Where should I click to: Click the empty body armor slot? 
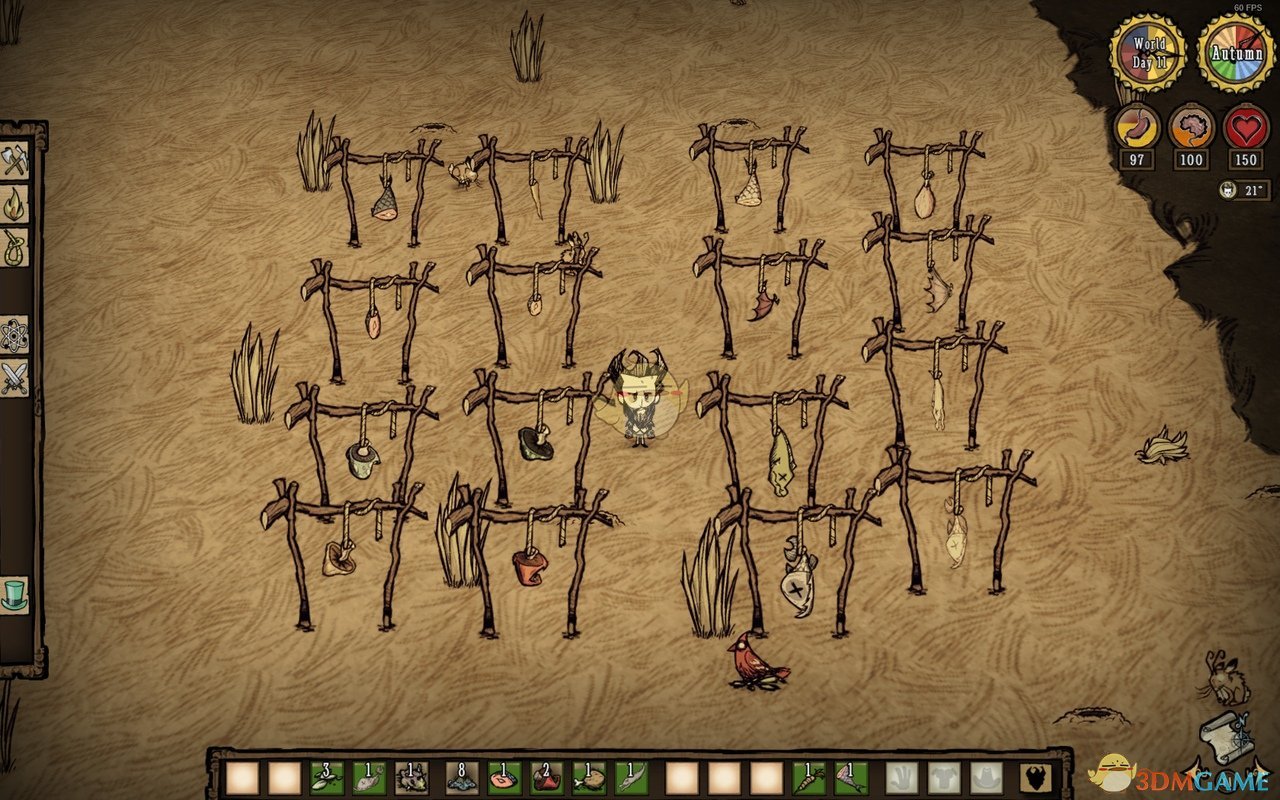point(945,777)
